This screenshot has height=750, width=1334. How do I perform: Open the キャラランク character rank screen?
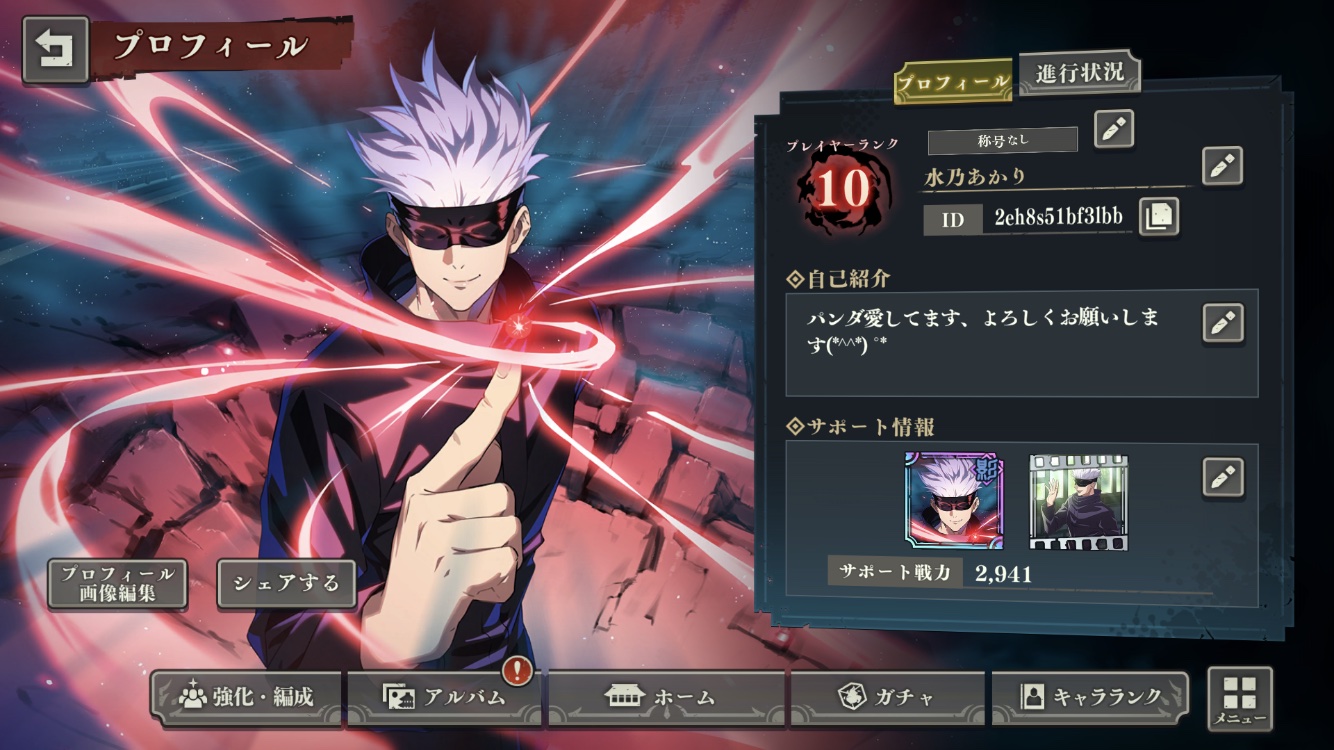[x=1090, y=697]
